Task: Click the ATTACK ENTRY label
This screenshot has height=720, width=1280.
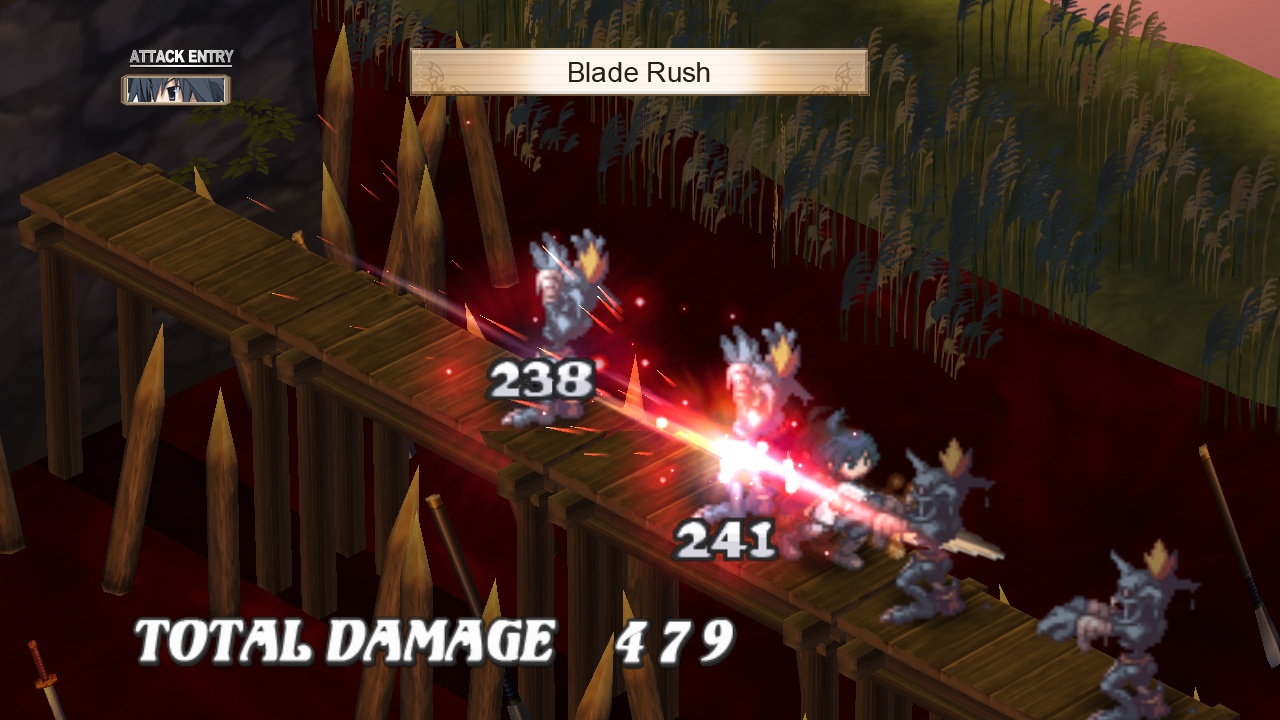Action: [178, 57]
